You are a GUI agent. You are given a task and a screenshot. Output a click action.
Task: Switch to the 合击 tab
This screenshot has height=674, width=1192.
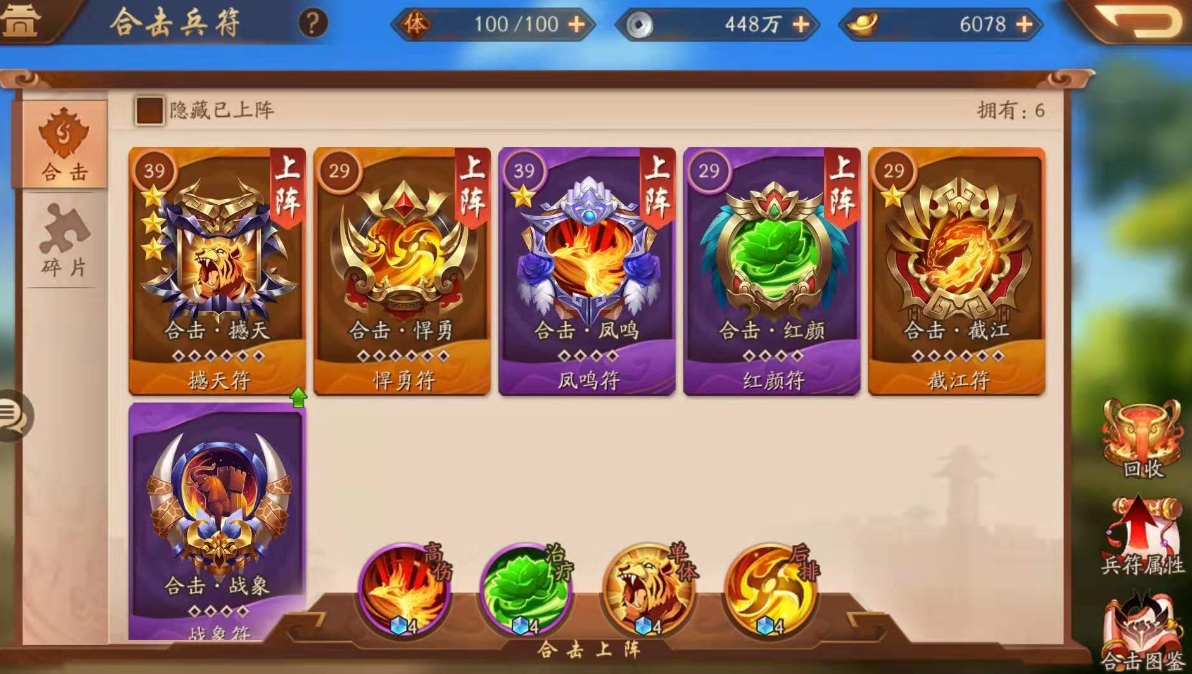(x=65, y=144)
